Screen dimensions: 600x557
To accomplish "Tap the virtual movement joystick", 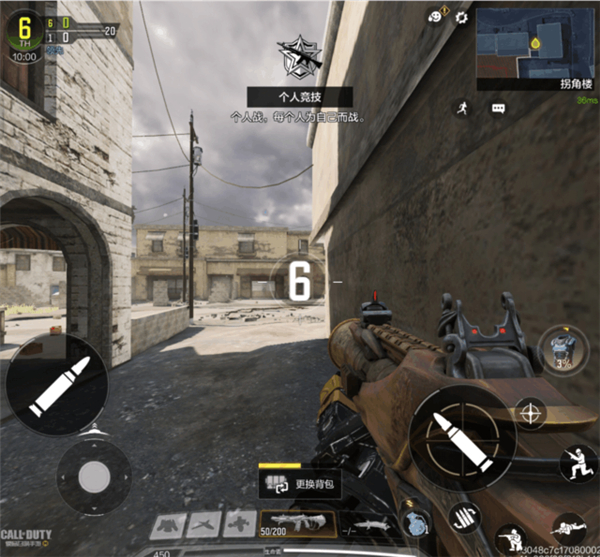I will [93, 476].
